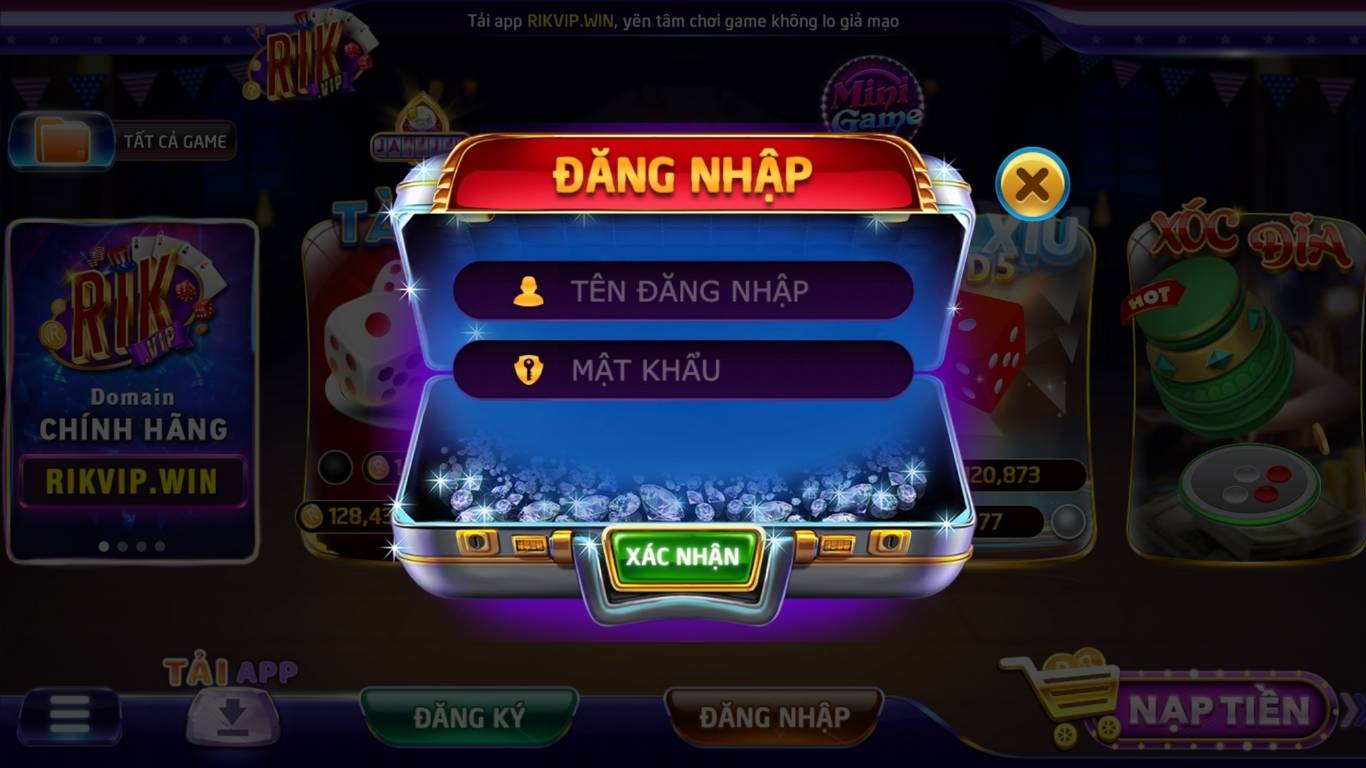The image size is (1366, 768).
Task: Open the RIKVIP.WIN domain link
Action: [x=131, y=481]
